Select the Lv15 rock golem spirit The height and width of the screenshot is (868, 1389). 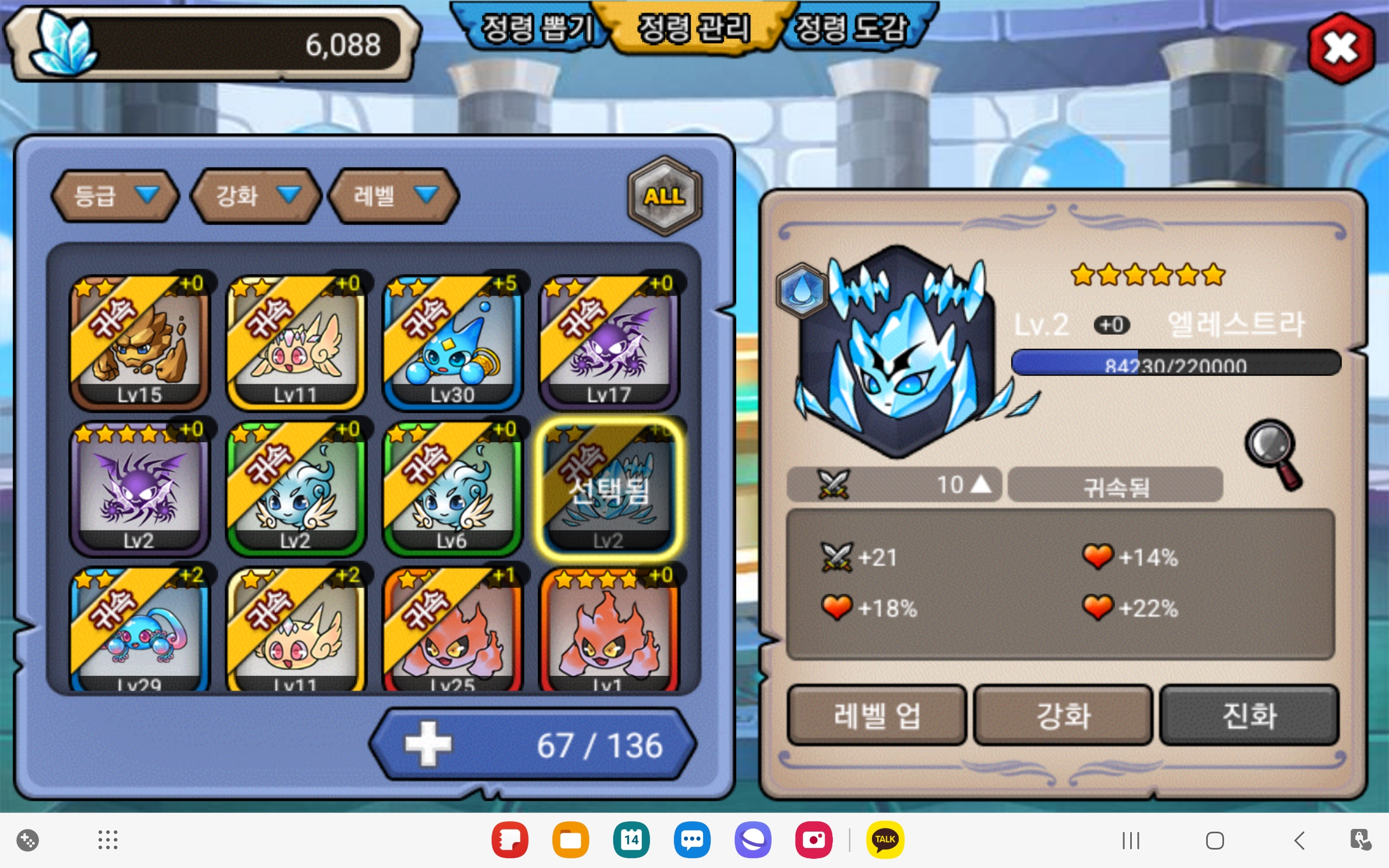tap(139, 342)
